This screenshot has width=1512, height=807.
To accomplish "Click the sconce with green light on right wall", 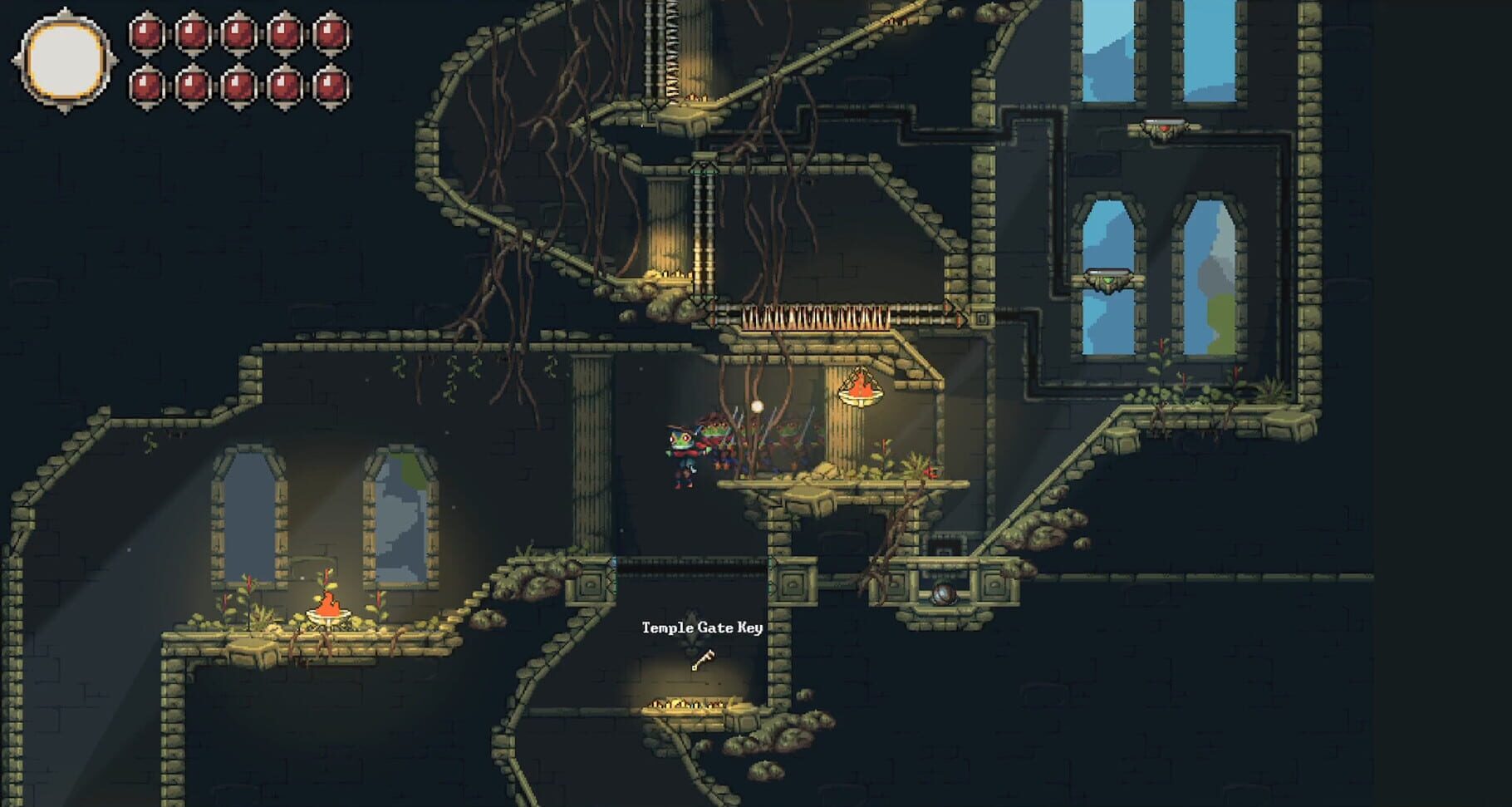I will [1107, 278].
